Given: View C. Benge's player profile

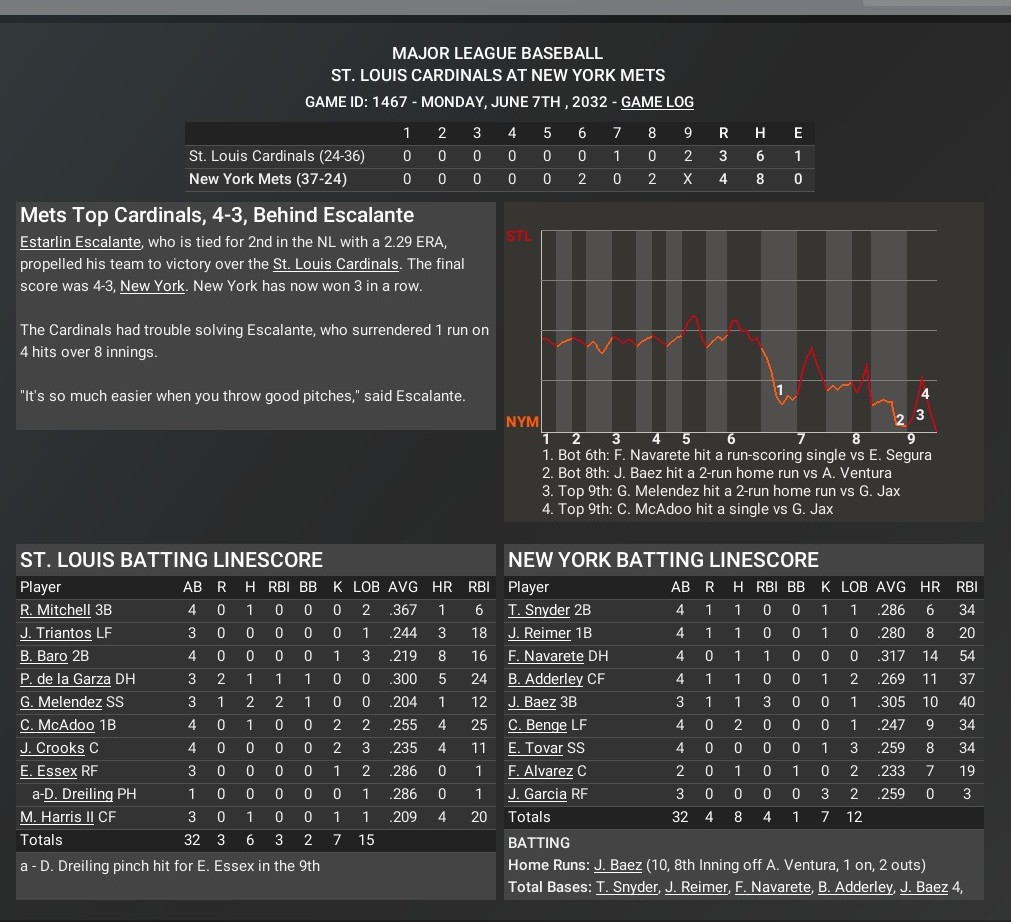Looking at the screenshot, I should pos(537,725).
